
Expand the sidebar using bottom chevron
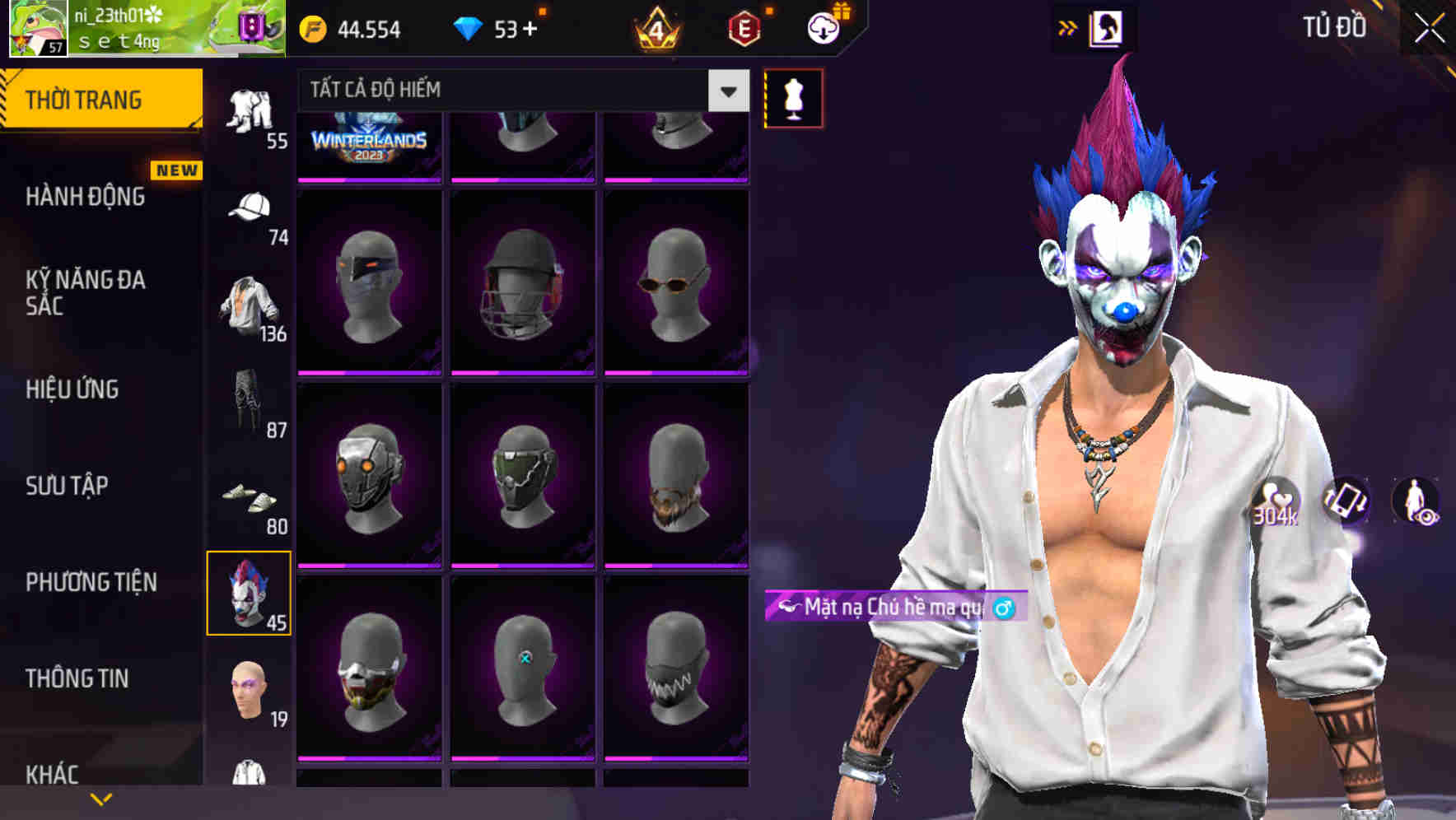pyautogui.click(x=100, y=797)
